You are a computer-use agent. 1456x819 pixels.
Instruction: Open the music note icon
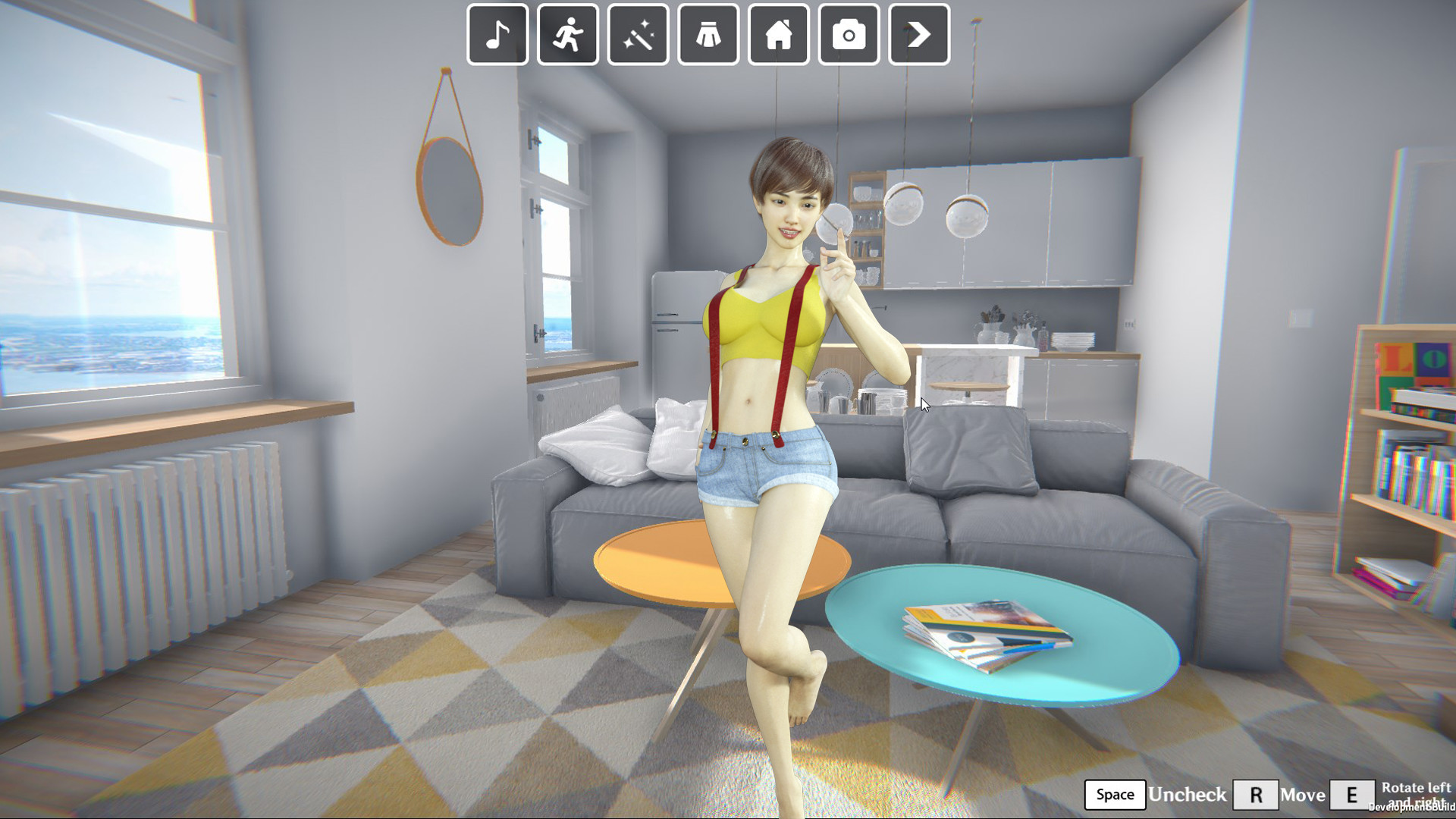click(497, 33)
